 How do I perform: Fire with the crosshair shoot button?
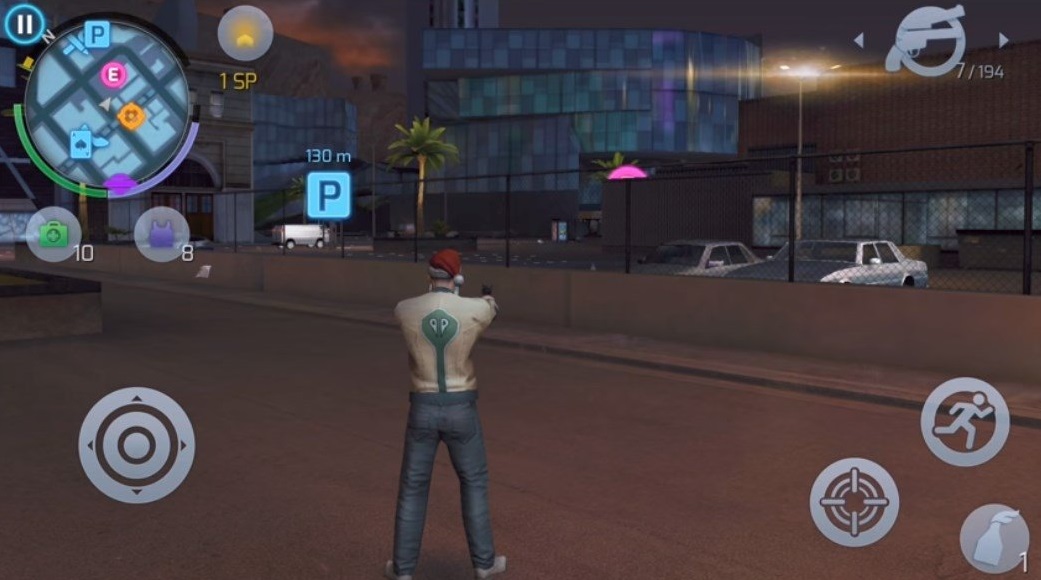tap(853, 502)
